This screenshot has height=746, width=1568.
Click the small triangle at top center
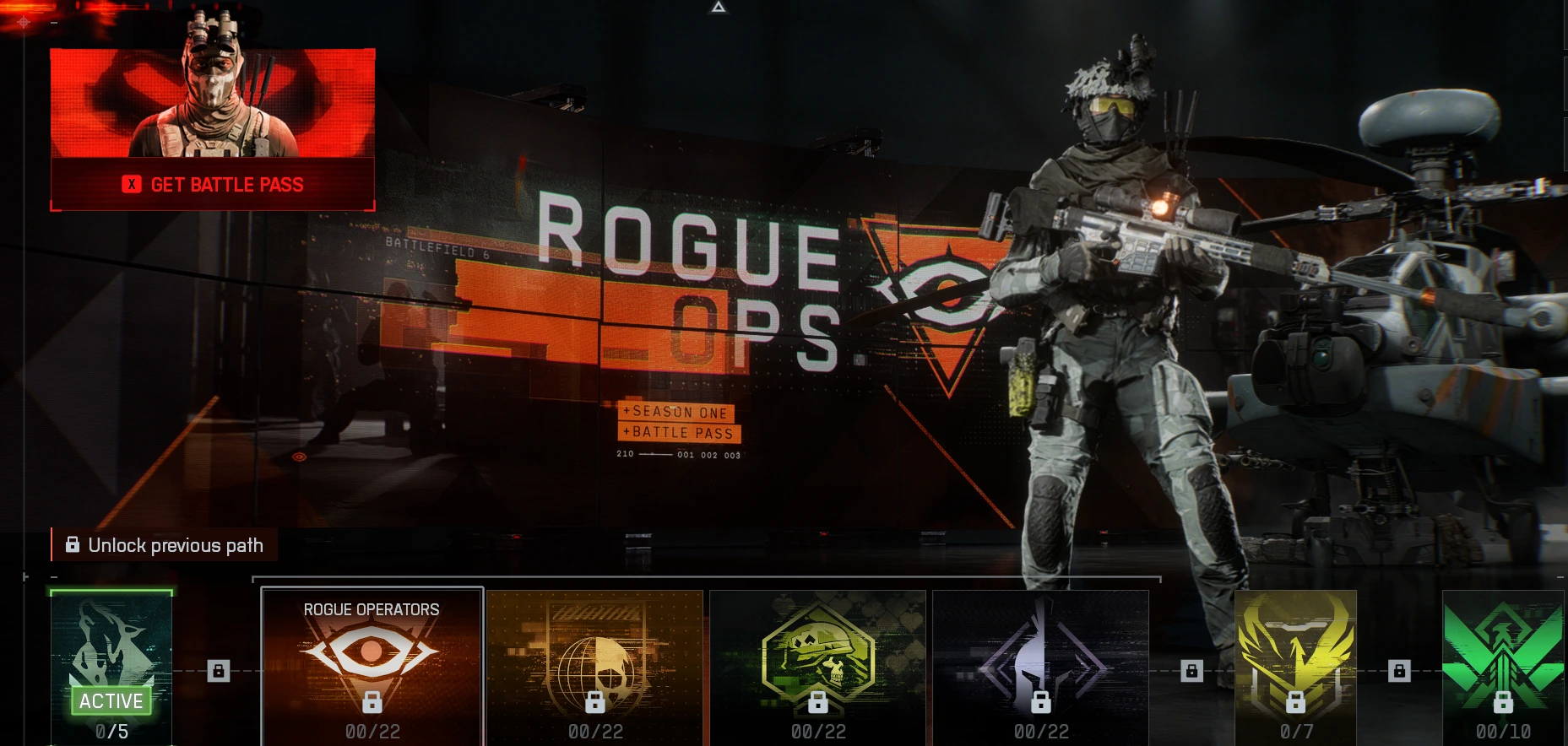719,7
